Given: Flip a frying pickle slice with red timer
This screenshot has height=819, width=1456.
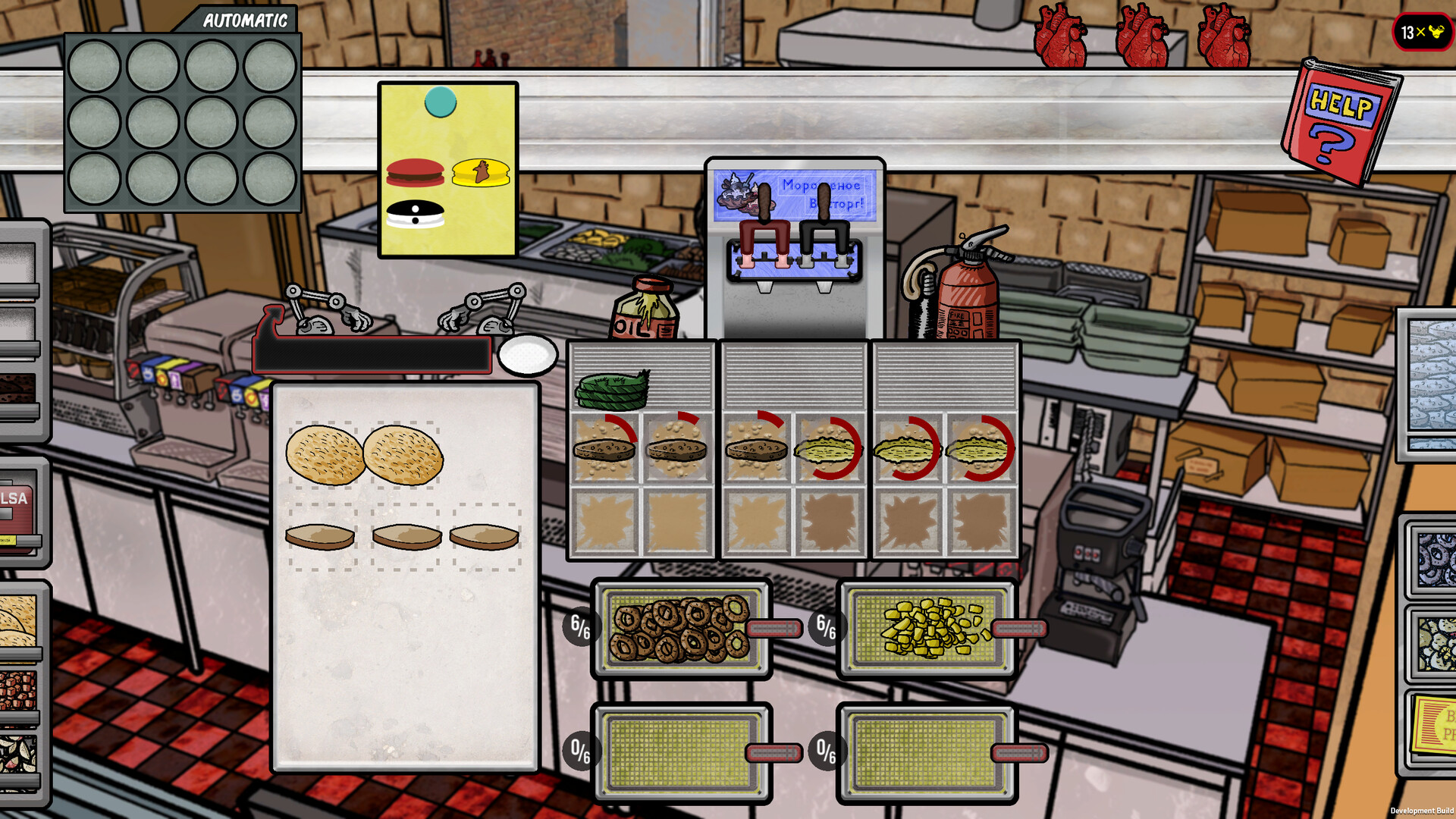Looking at the screenshot, I should tap(827, 448).
